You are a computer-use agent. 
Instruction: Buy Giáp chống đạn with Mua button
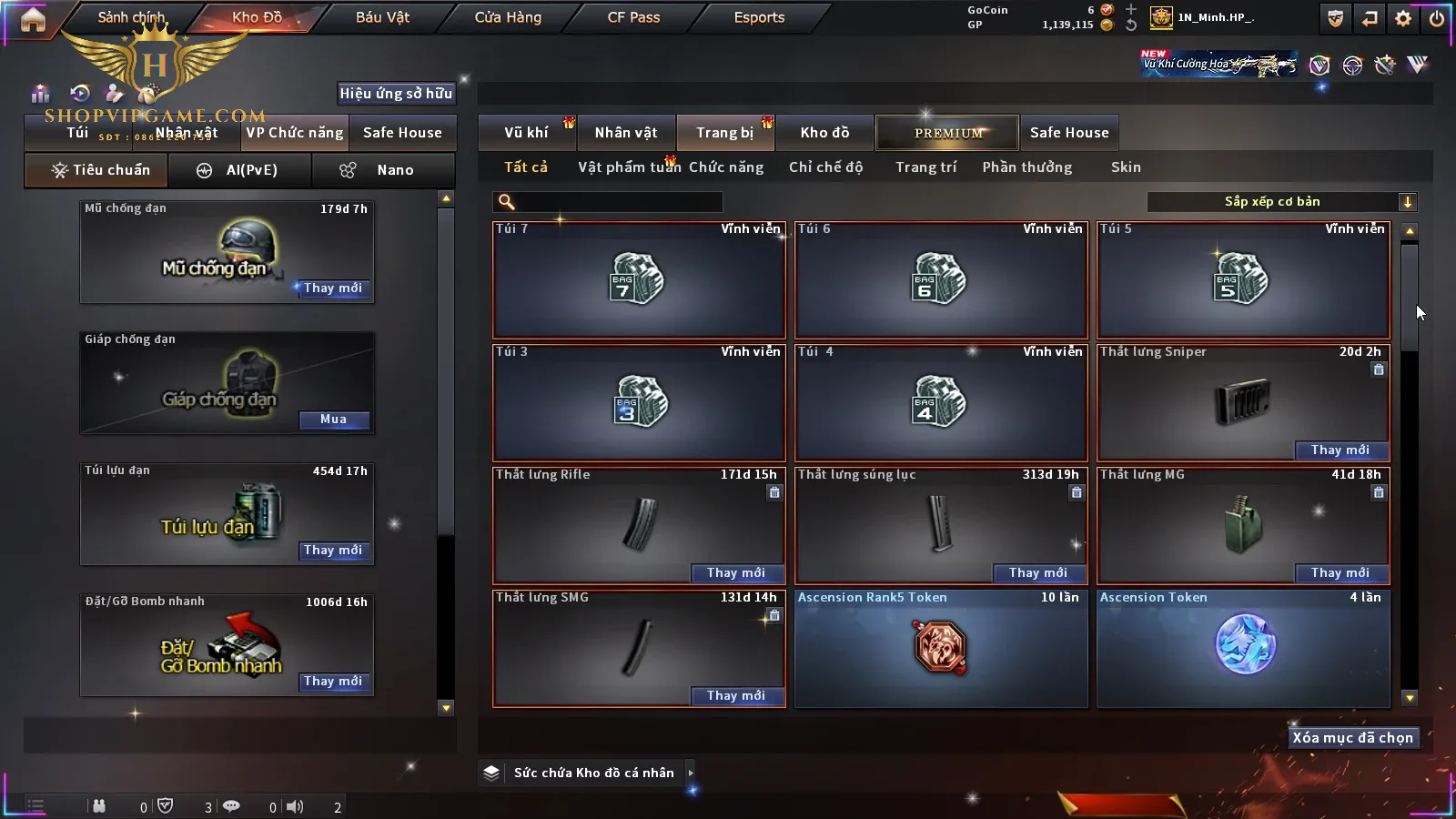tap(334, 420)
